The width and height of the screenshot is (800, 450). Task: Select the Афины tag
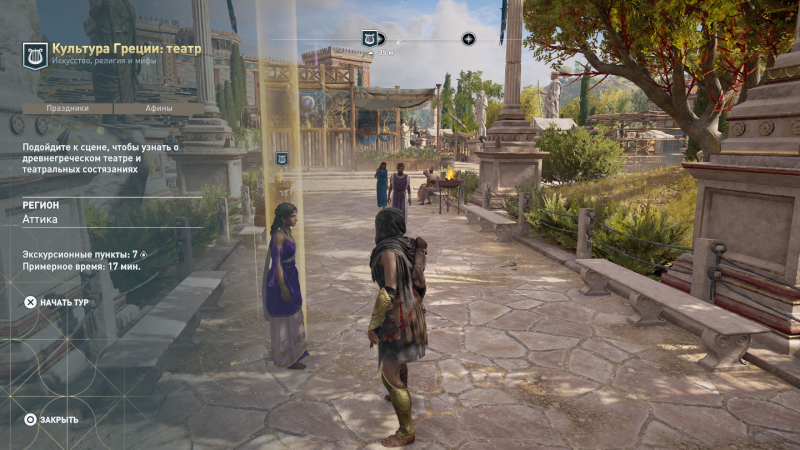[x=159, y=108]
